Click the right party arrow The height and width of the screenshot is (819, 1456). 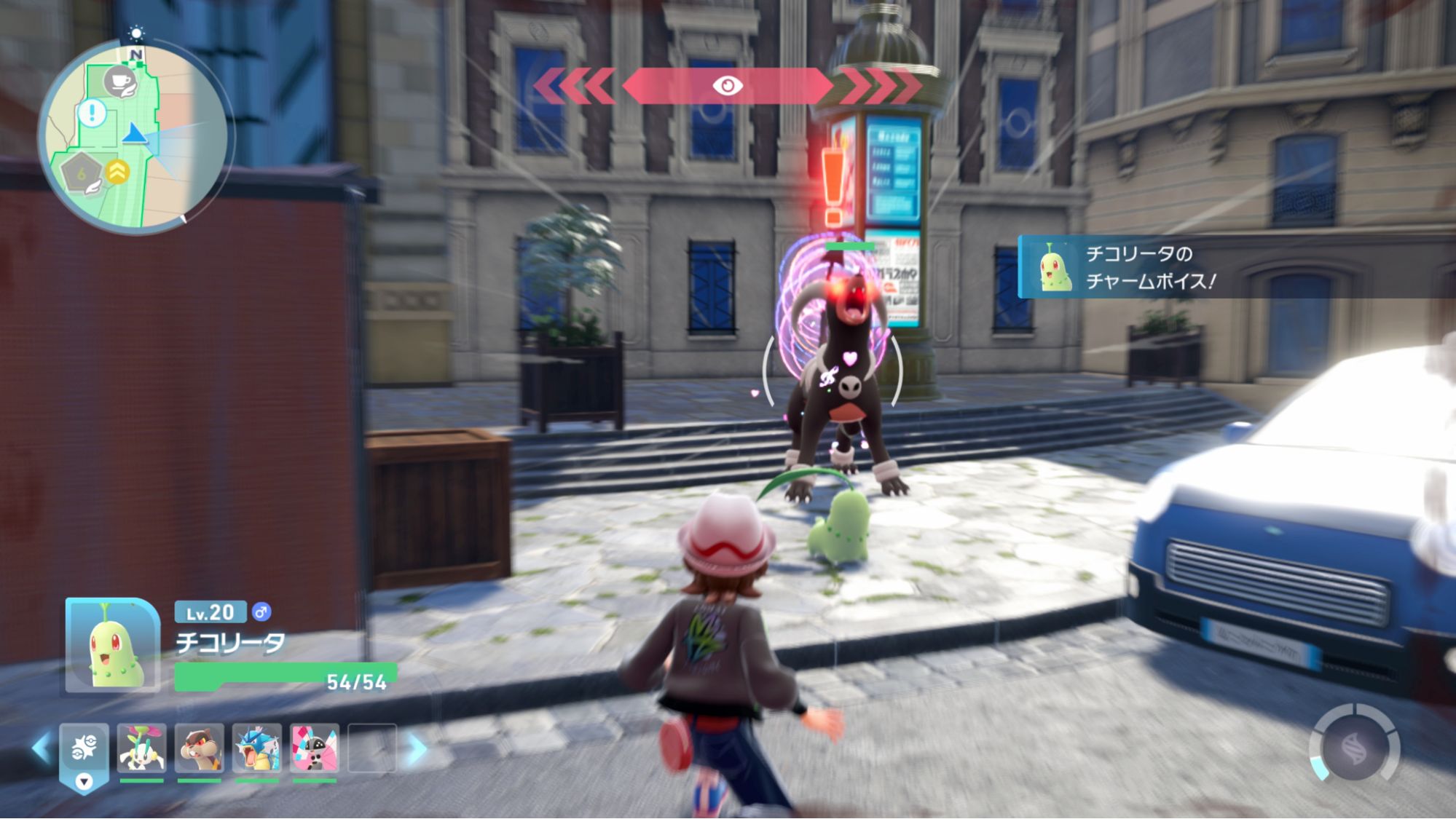tap(417, 748)
